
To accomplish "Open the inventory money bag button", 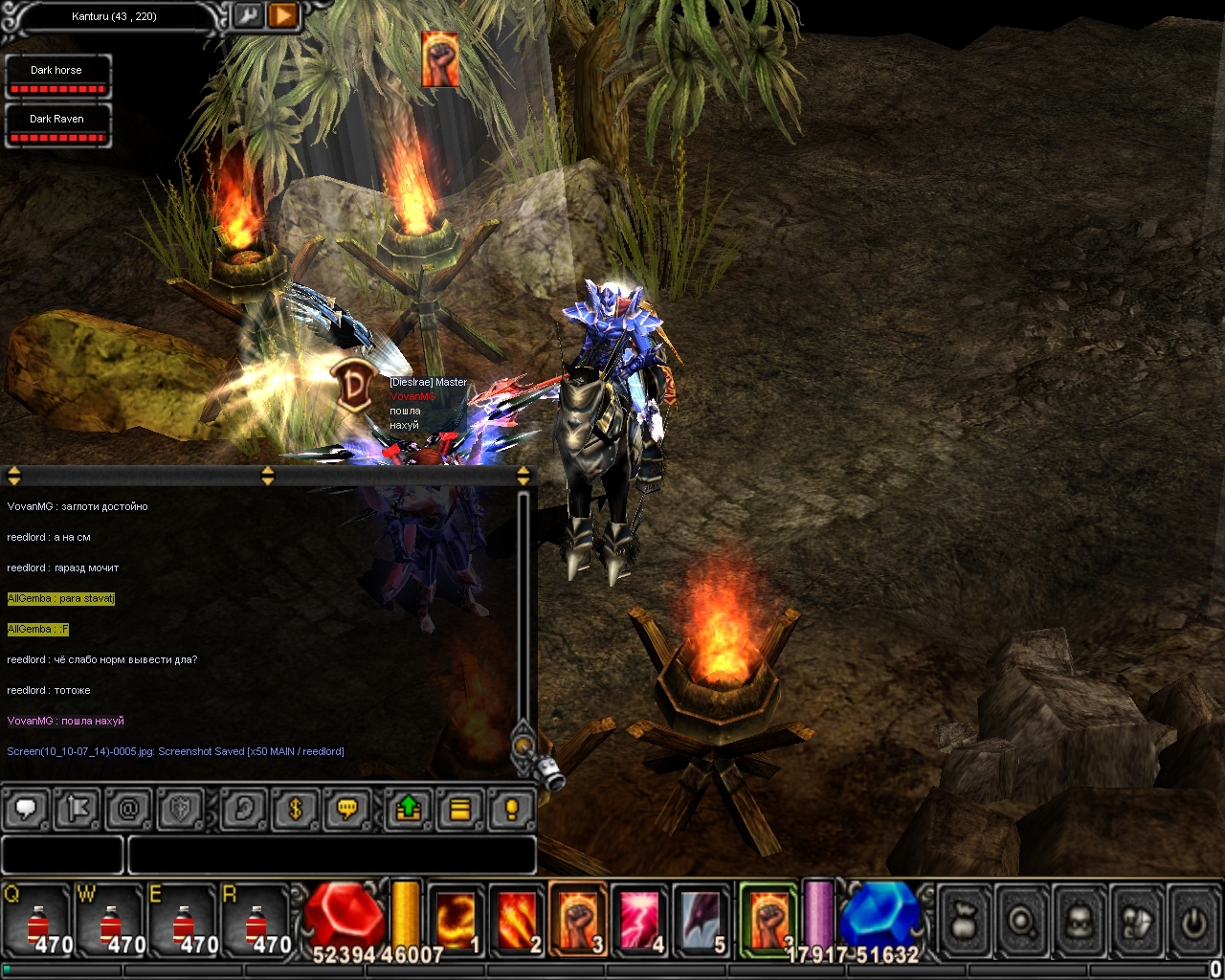I will (x=965, y=921).
